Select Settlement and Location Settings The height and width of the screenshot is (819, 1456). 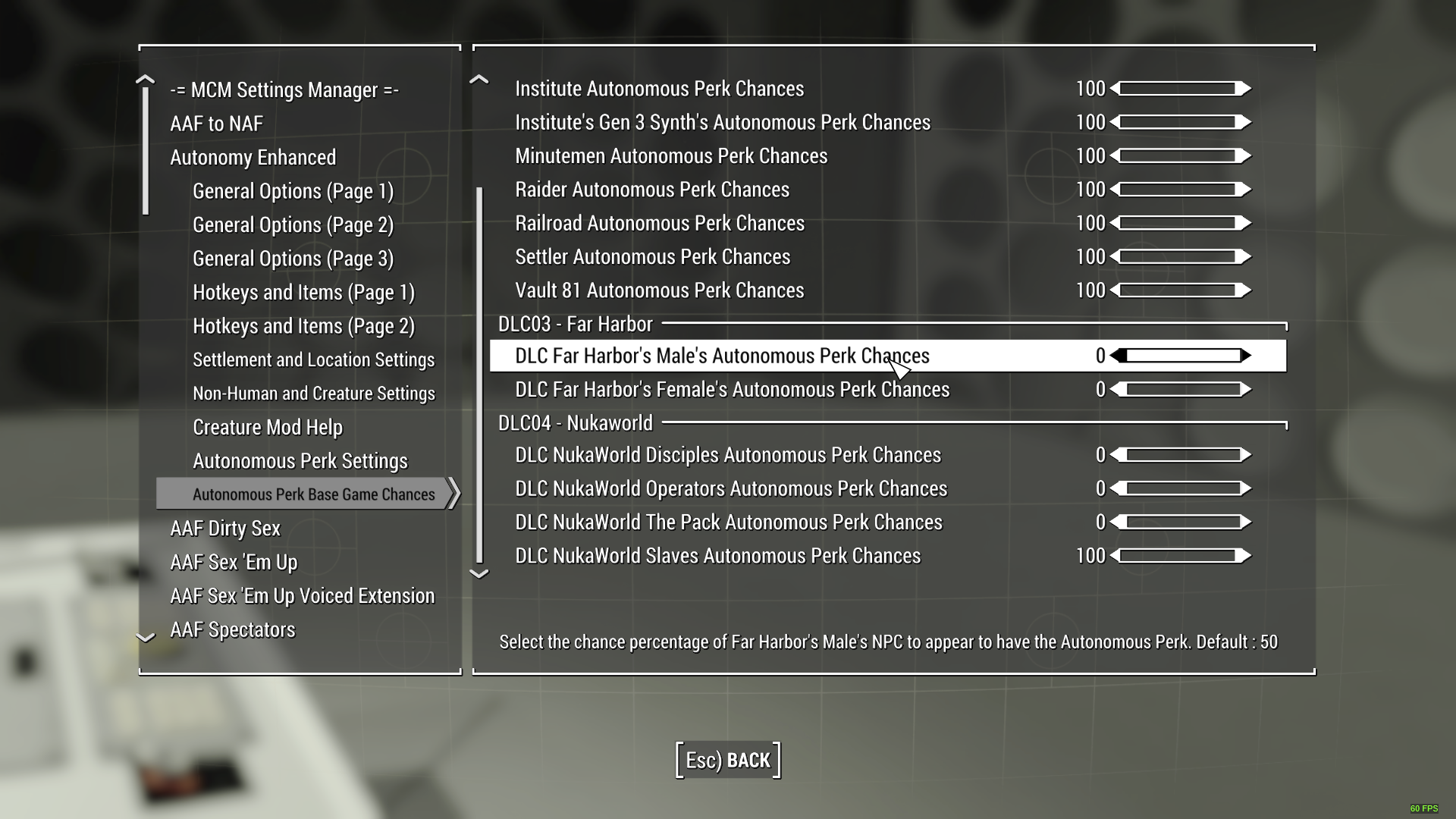pos(314,359)
